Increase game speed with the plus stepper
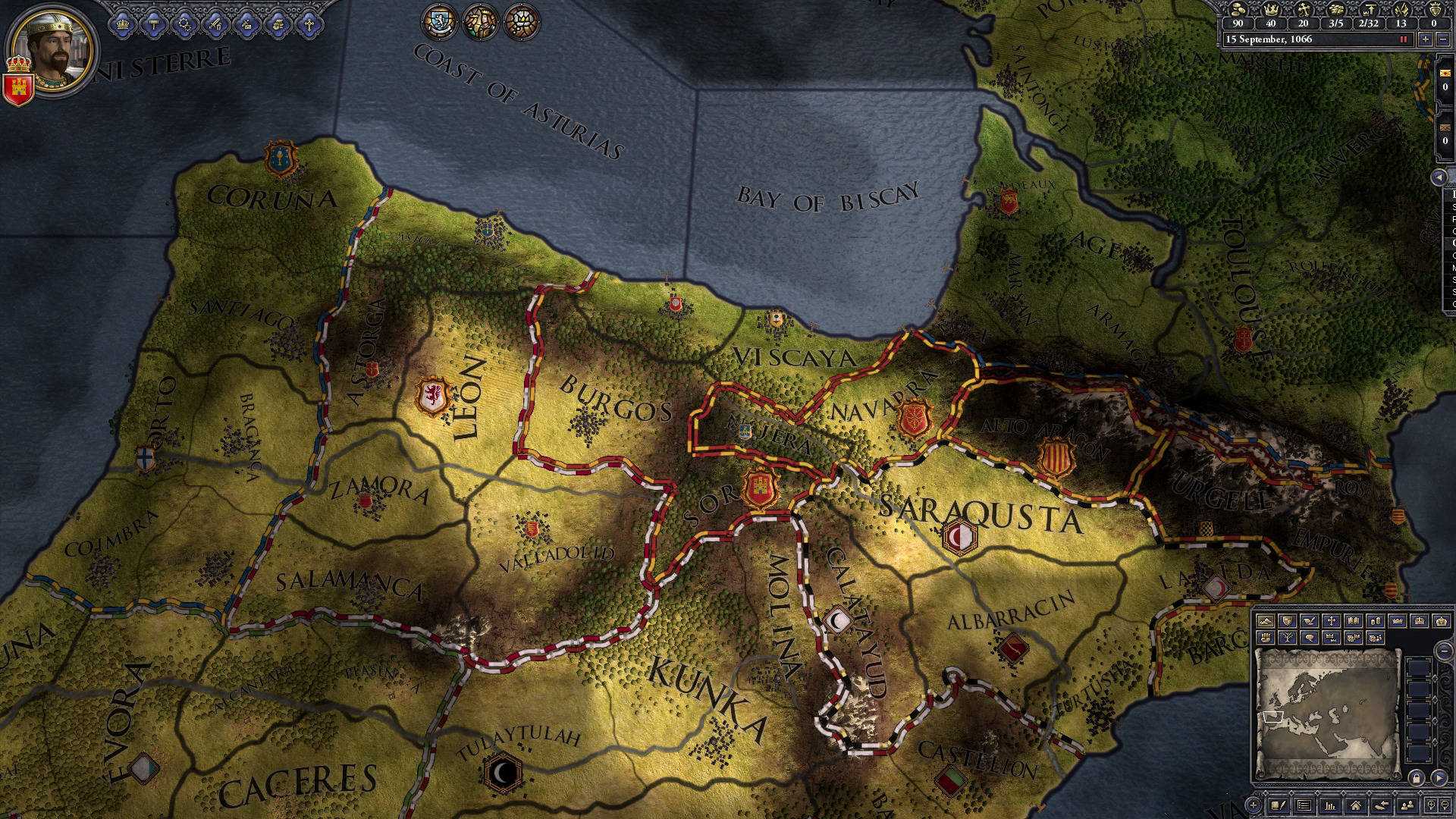The image size is (1456, 819). (1426, 39)
